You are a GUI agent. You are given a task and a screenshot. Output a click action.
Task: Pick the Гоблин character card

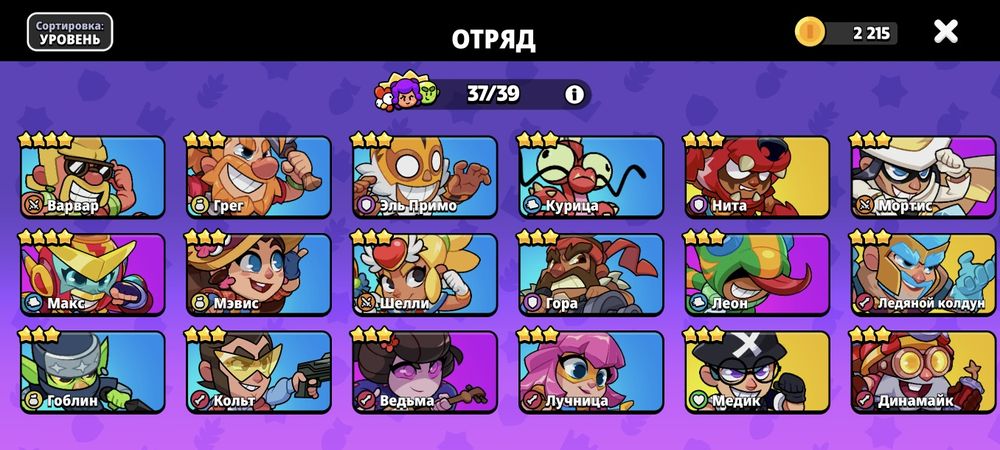point(92,372)
